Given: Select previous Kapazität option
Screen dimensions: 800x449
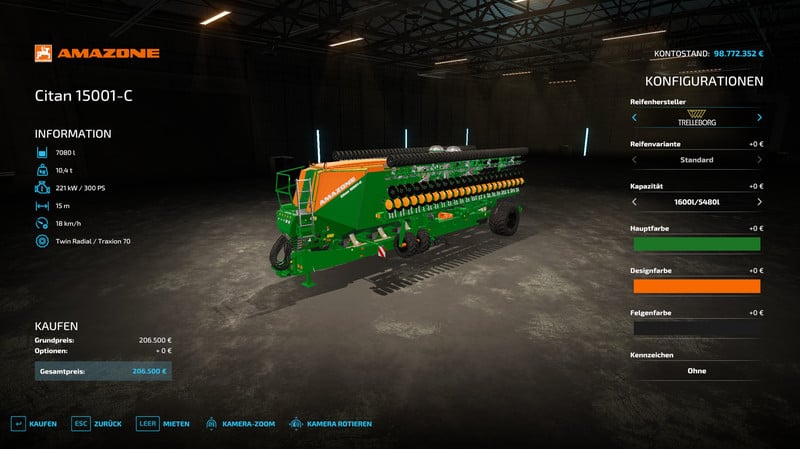Looking at the screenshot, I should [x=634, y=202].
